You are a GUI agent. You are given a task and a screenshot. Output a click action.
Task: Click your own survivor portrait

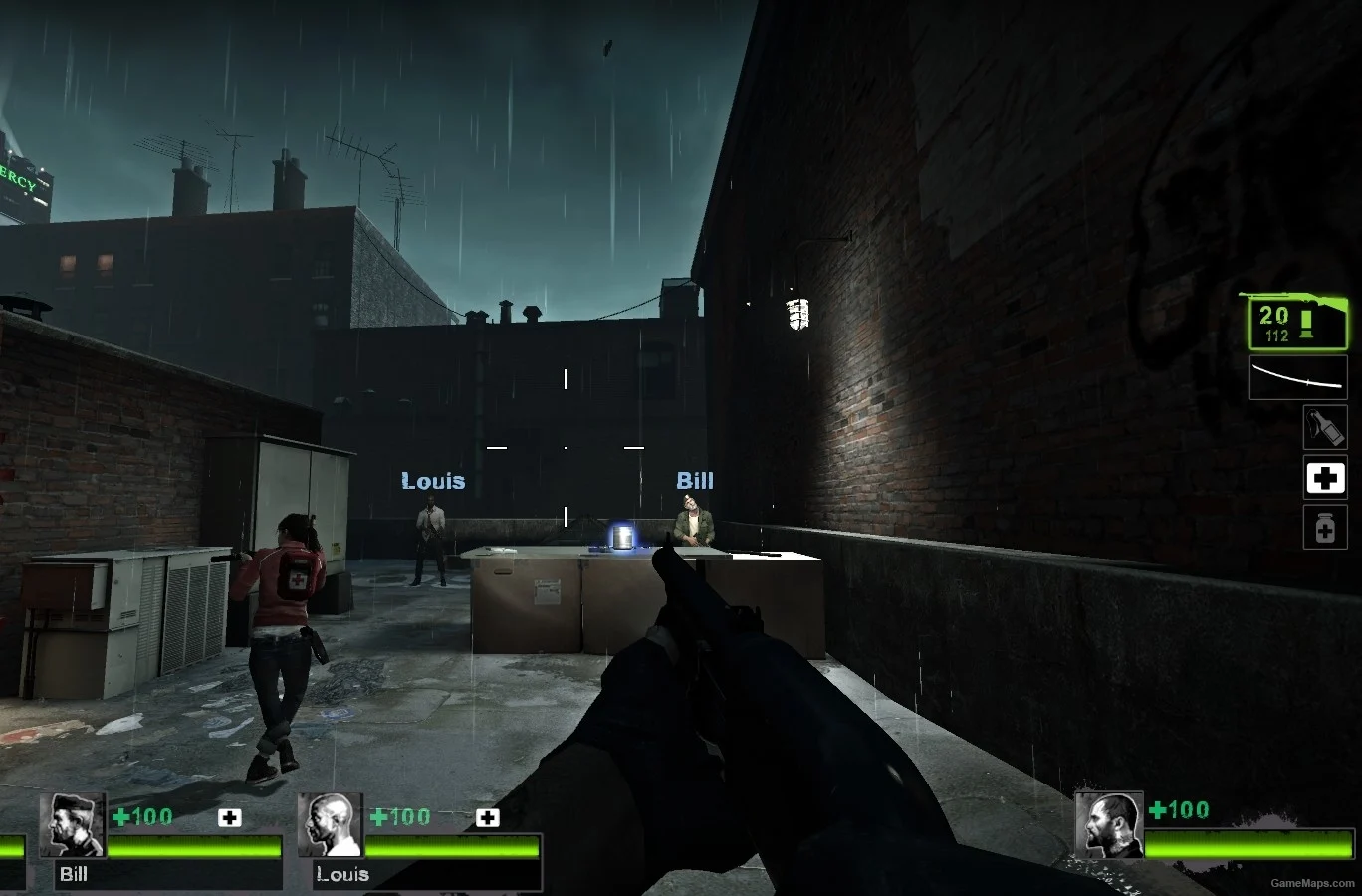[x=1108, y=825]
